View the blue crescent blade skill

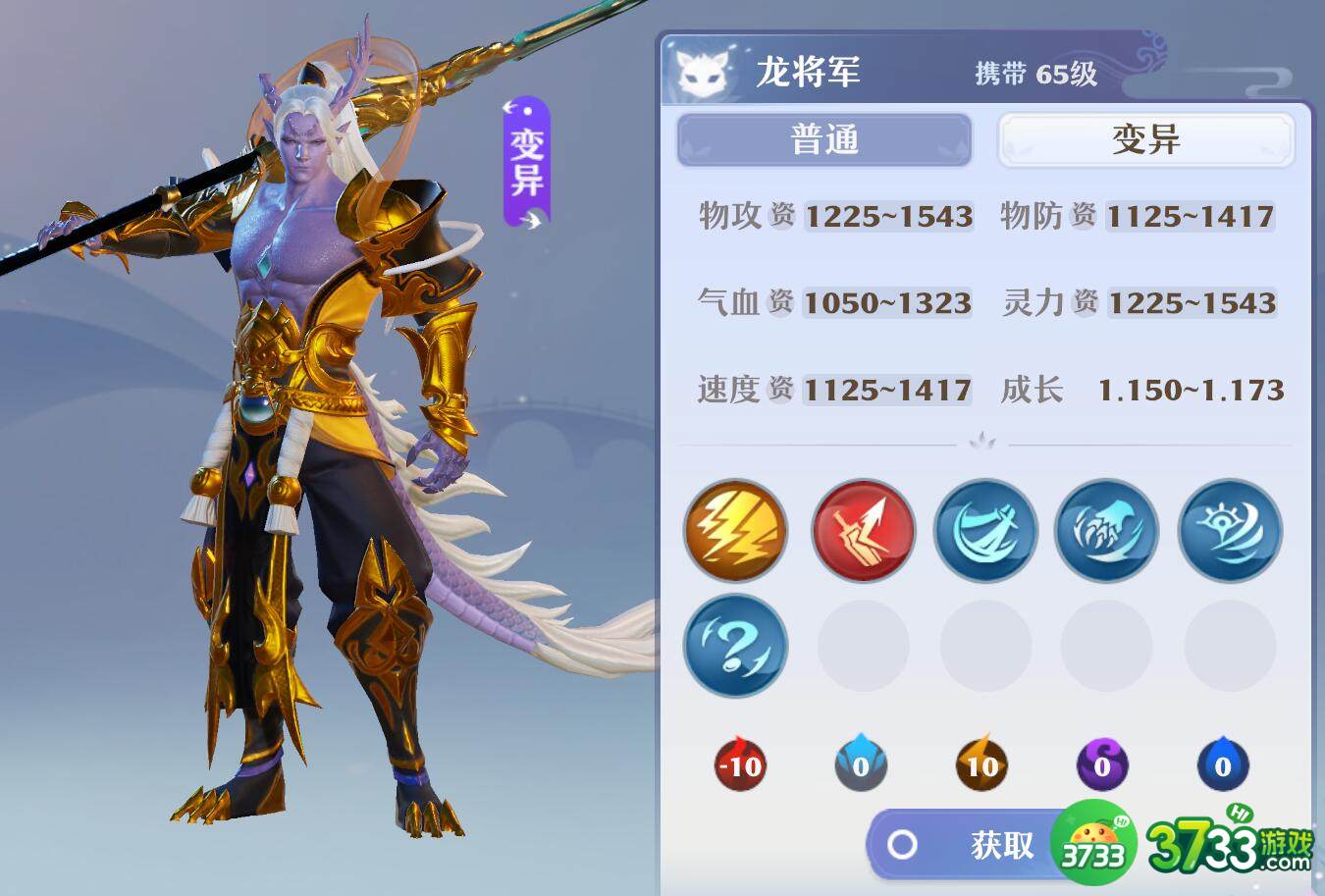click(985, 530)
